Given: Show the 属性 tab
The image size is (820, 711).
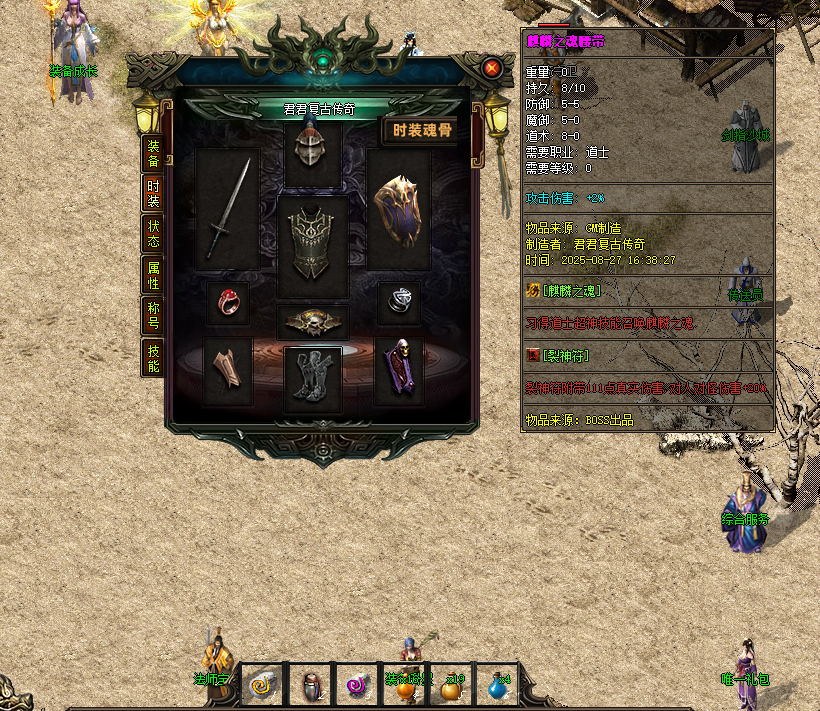Looking at the screenshot, I should tap(153, 275).
